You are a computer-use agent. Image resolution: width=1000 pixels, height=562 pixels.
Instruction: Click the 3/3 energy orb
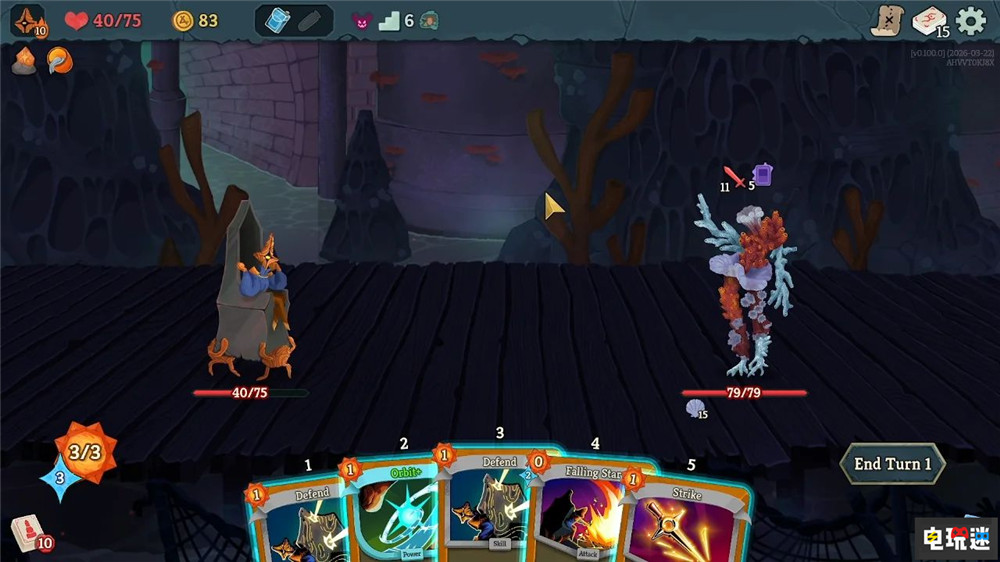[84, 453]
